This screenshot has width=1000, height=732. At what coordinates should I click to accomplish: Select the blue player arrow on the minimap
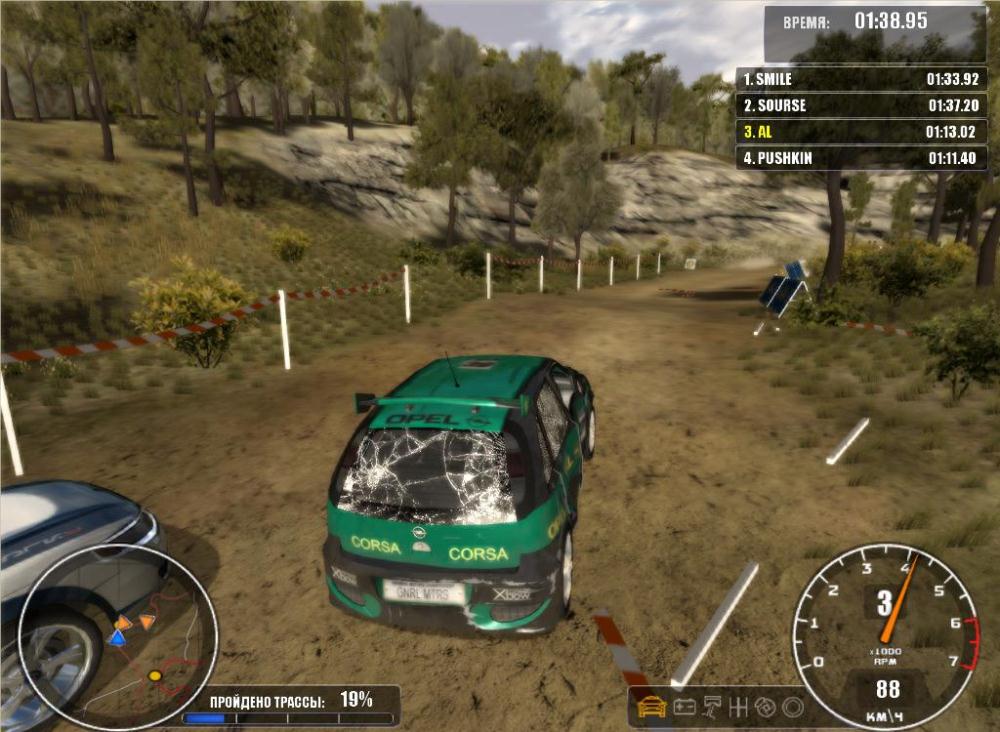point(117,638)
